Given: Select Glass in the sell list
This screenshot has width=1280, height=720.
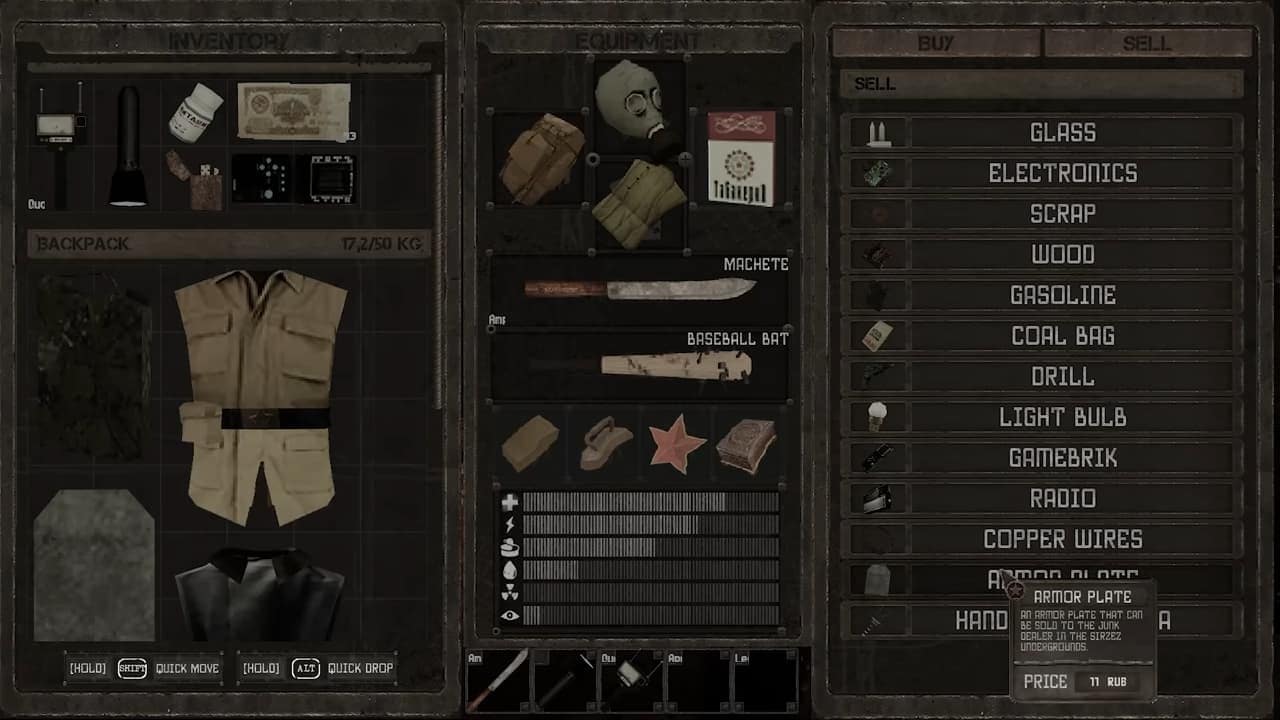Looking at the screenshot, I should 1062,132.
